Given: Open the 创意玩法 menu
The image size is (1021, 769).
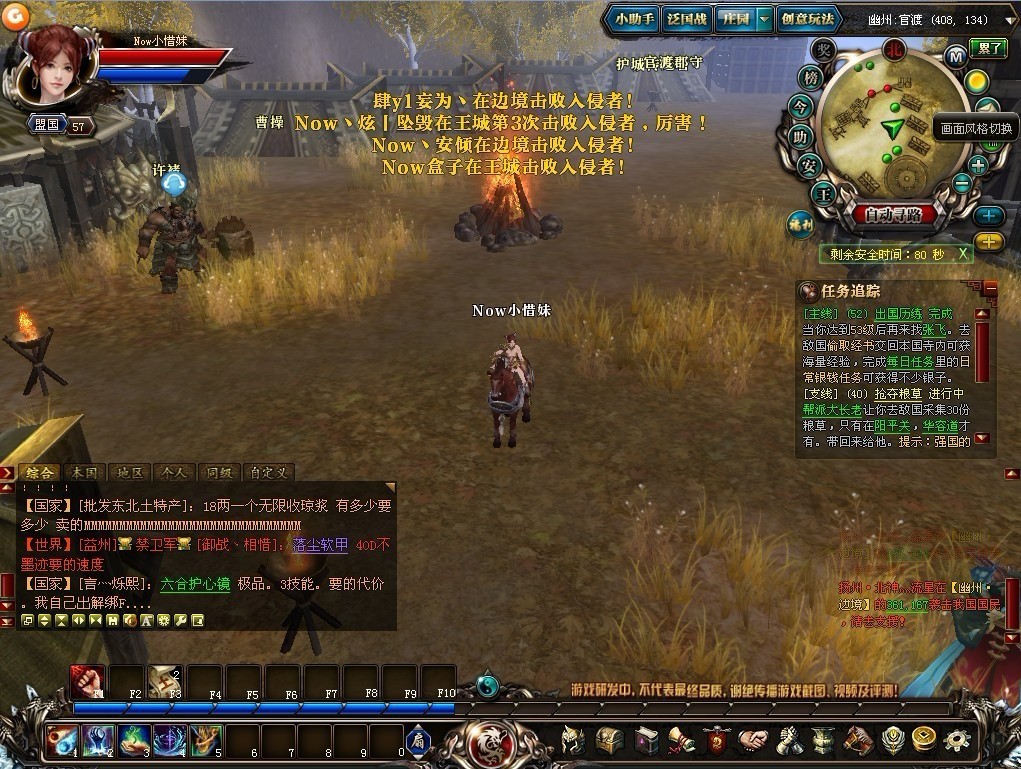Looking at the screenshot, I should [x=806, y=20].
